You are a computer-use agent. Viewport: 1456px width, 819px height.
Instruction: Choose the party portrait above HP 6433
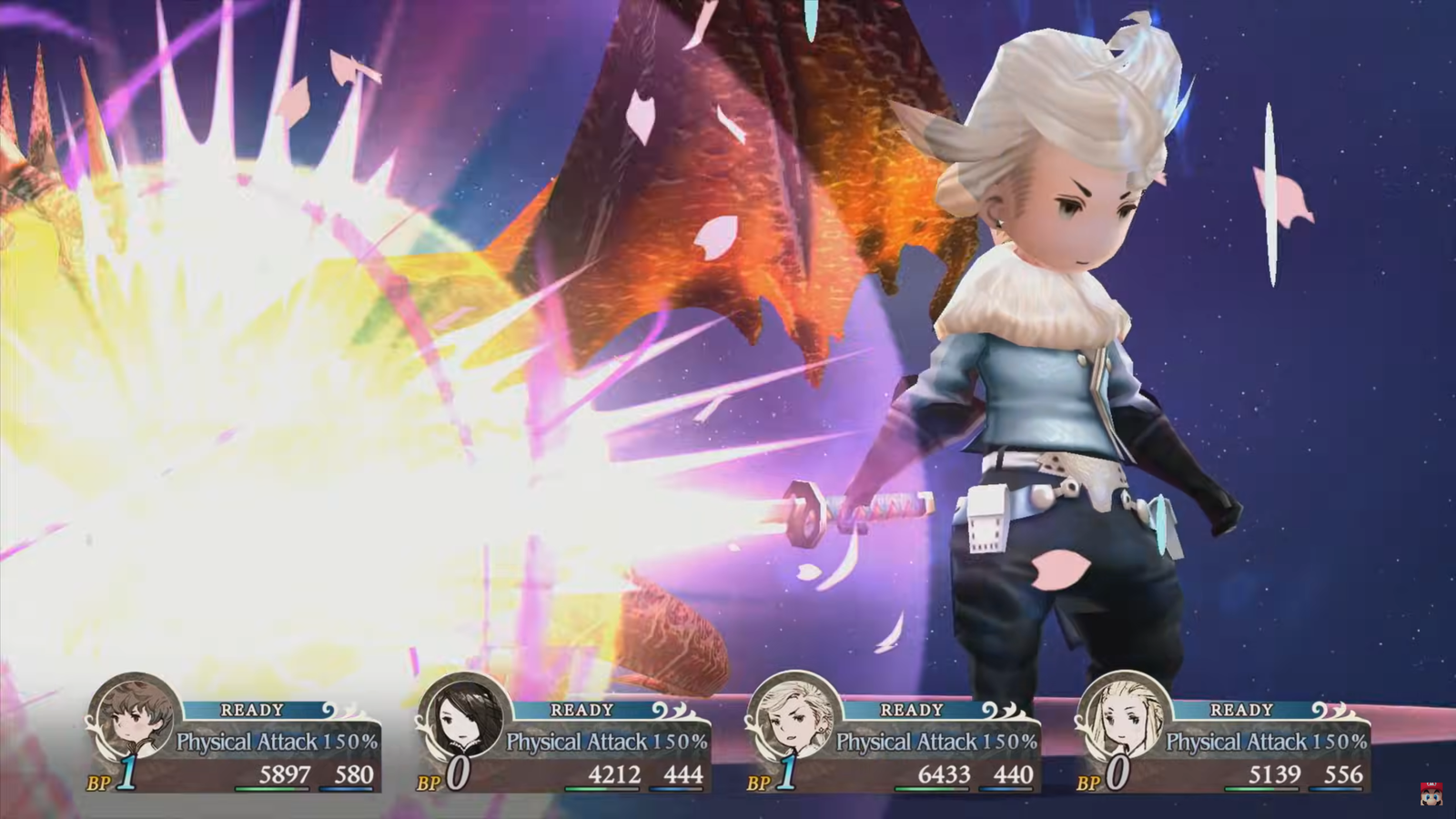point(794,717)
